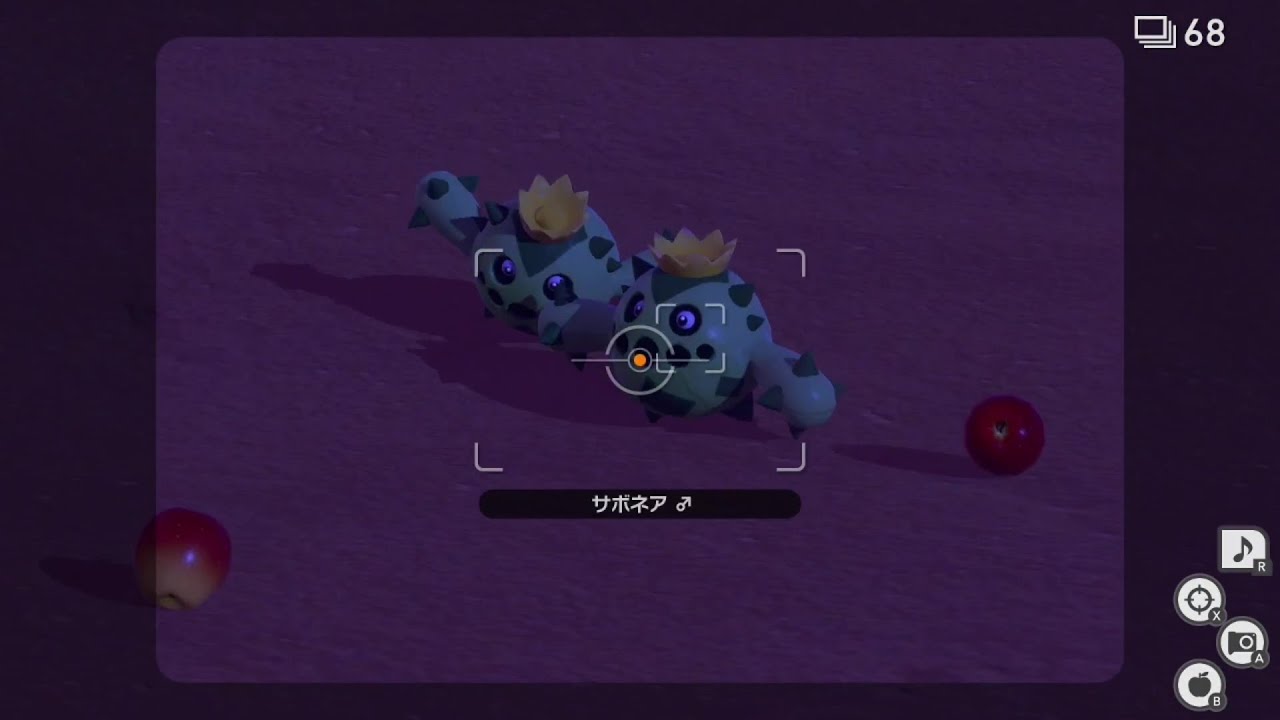Click the orange focus dot in the reticle
Screen dimensions: 1280x720
pyautogui.click(x=639, y=359)
